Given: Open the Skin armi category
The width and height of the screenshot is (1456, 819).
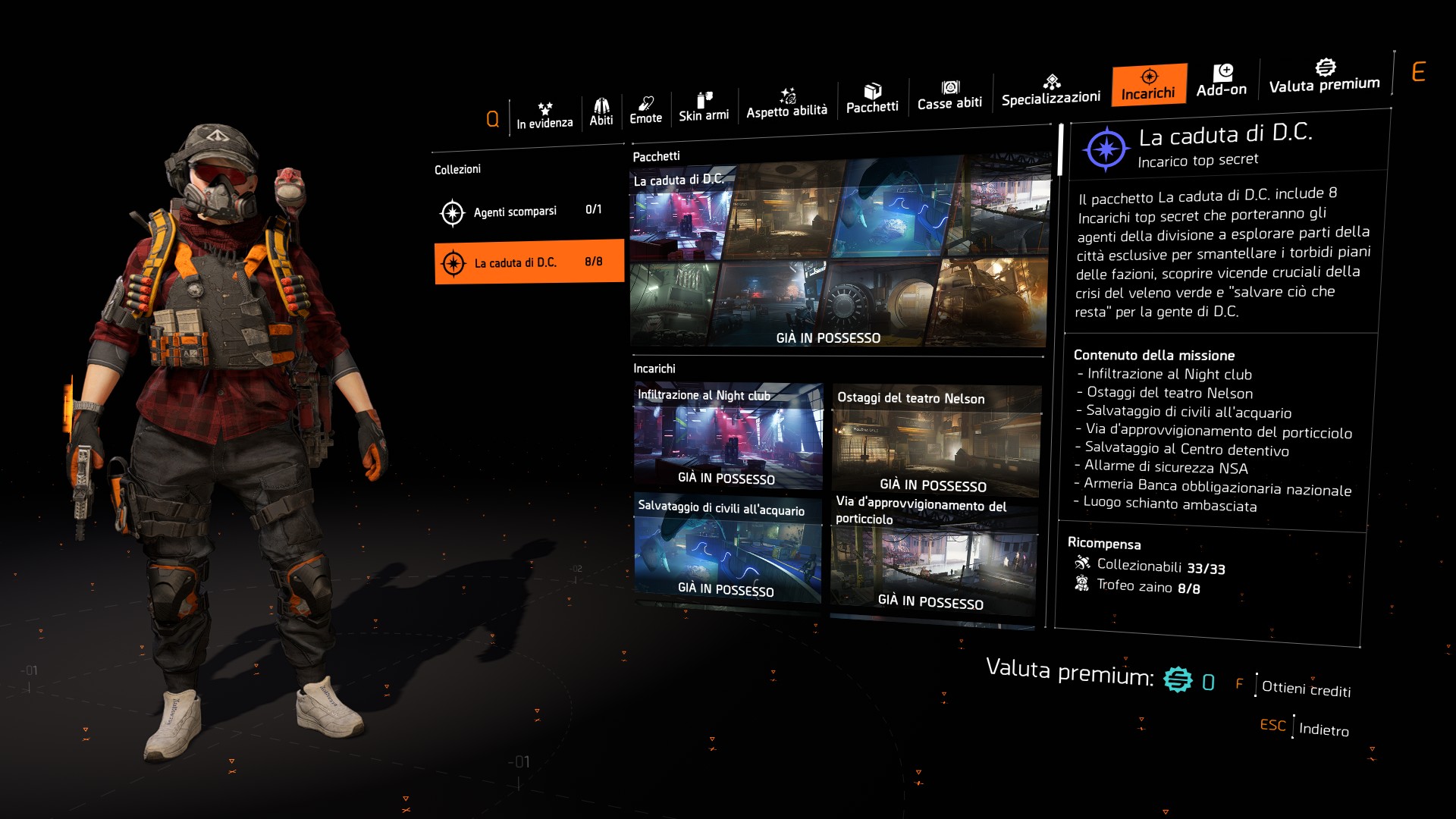Looking at the screenshot, I should tap(704, 107).
